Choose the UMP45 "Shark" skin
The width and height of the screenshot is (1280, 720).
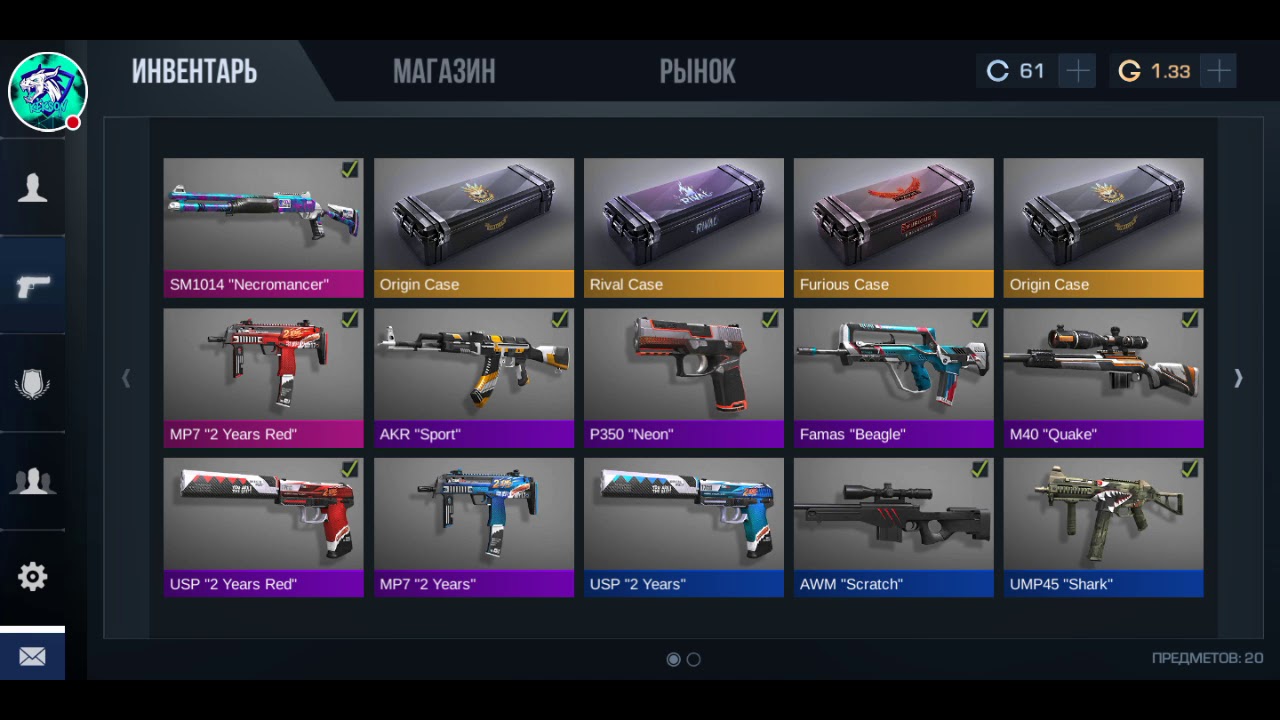pyautogui.click(x=1103, y=527)
